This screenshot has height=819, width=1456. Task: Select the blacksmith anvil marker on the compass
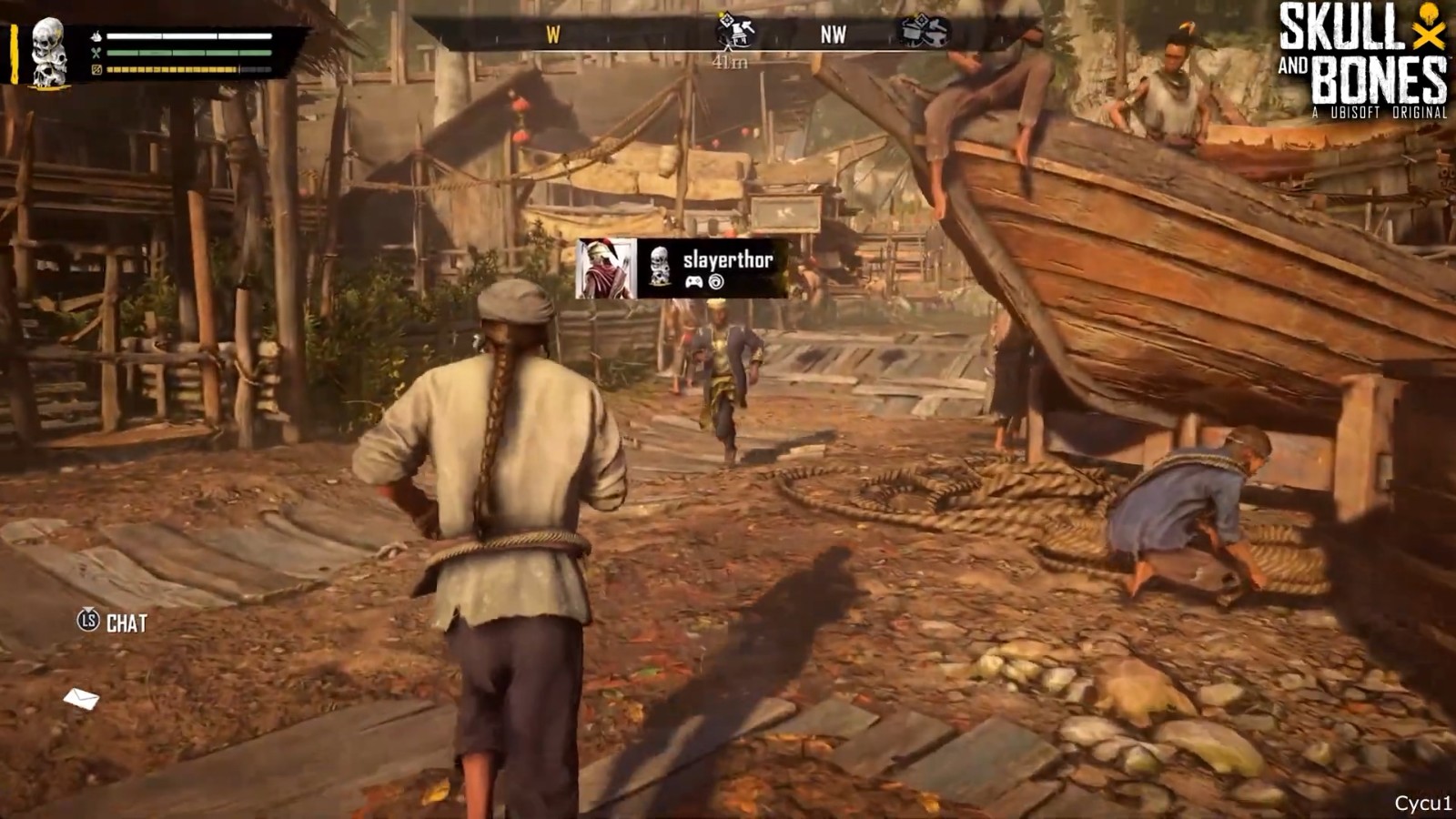click(924, 31)
